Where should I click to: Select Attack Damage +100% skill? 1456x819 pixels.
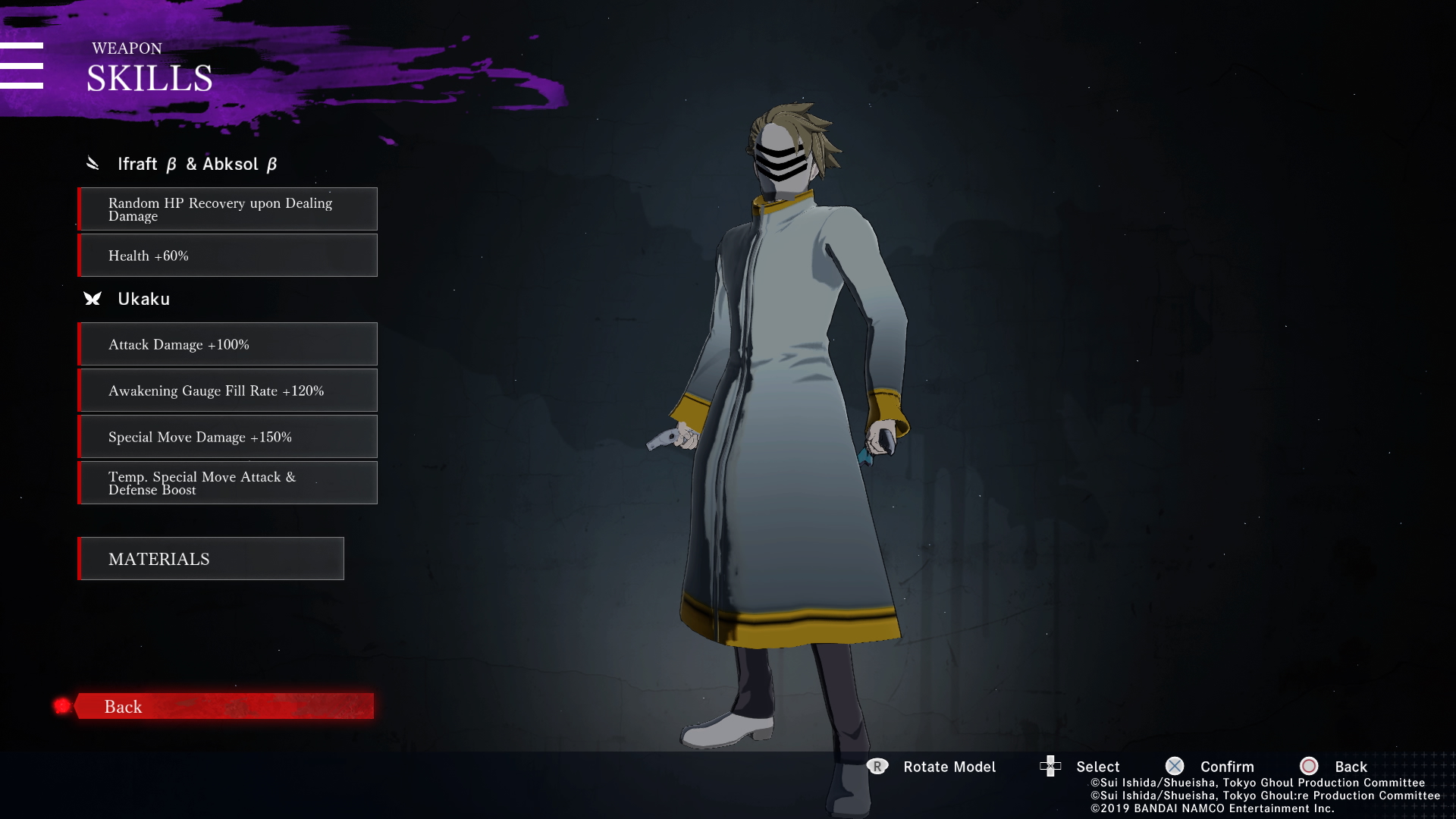pos(227,344)
